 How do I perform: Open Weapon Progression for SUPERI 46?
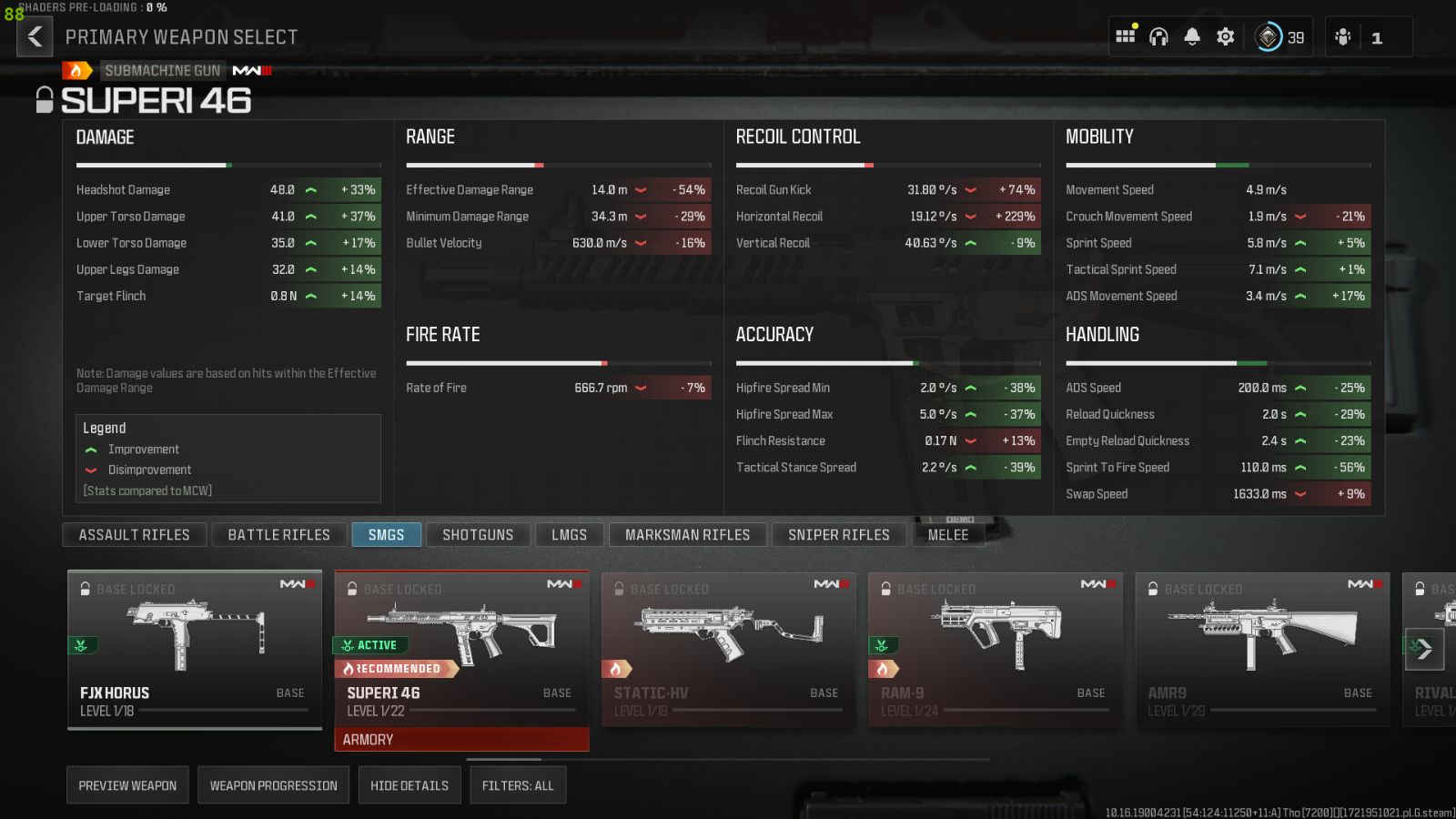(x=273, y=784)
